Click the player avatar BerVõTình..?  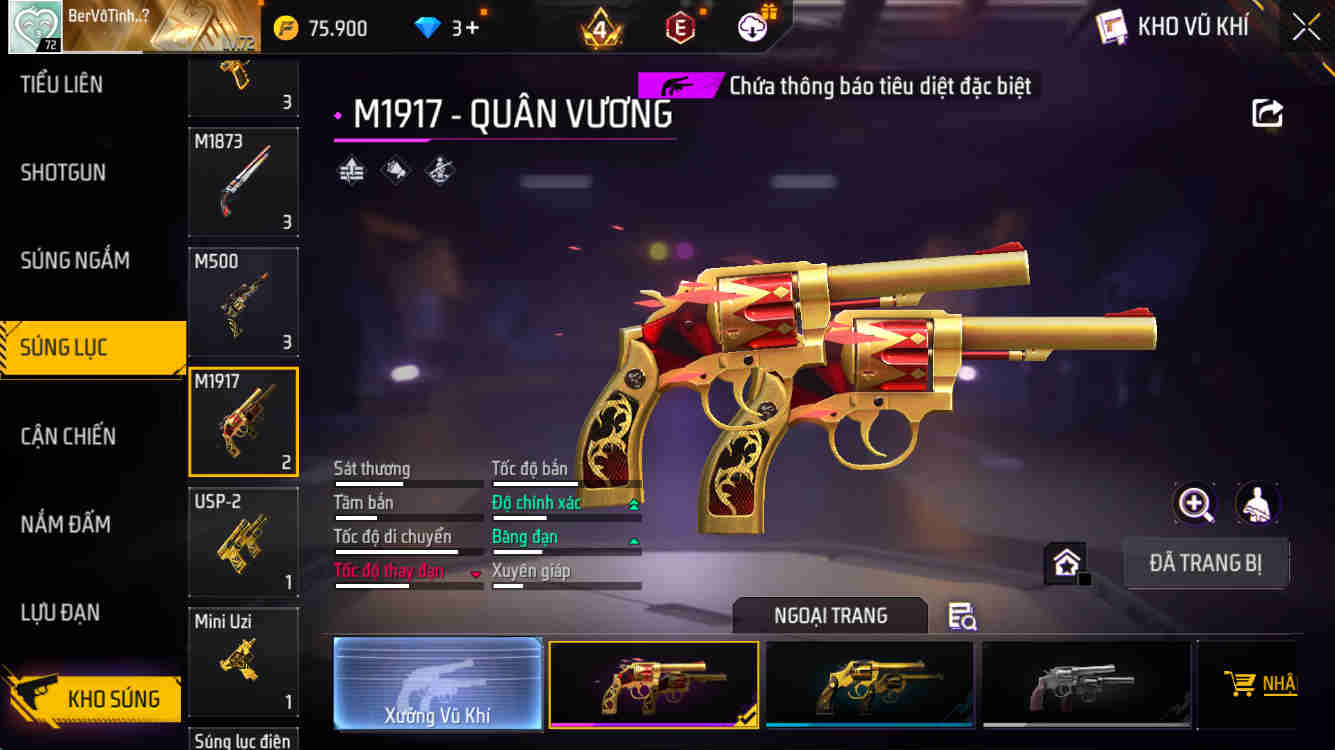pos(33,27)
